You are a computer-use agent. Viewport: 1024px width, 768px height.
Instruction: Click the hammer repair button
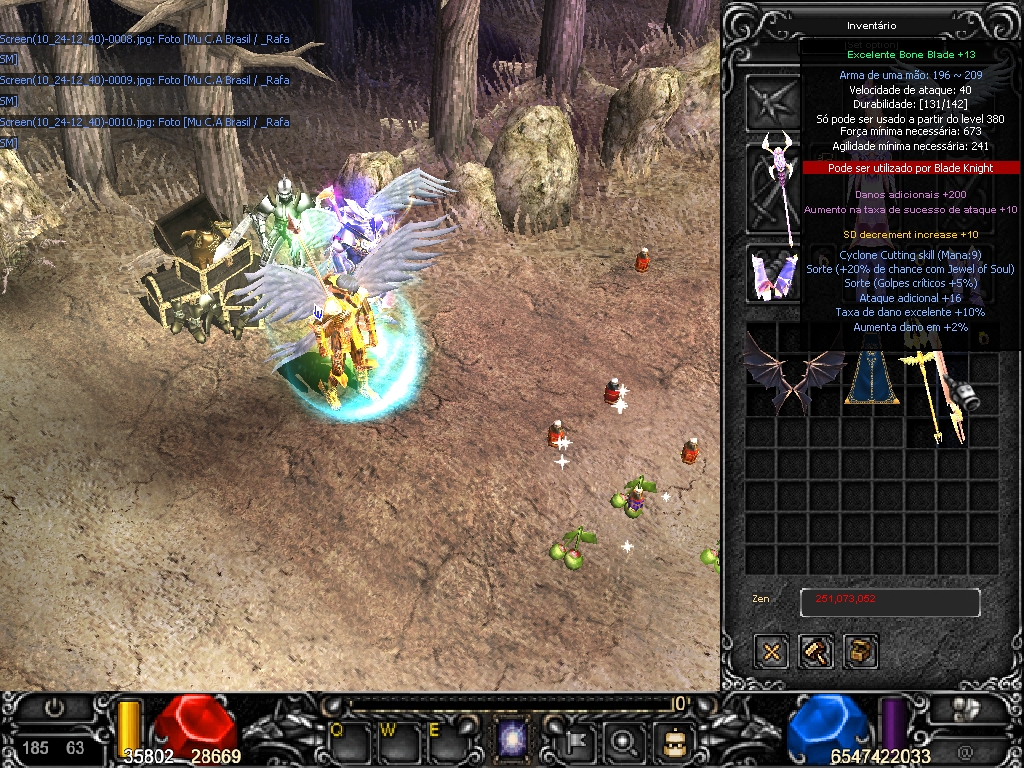tap(816, 652)
